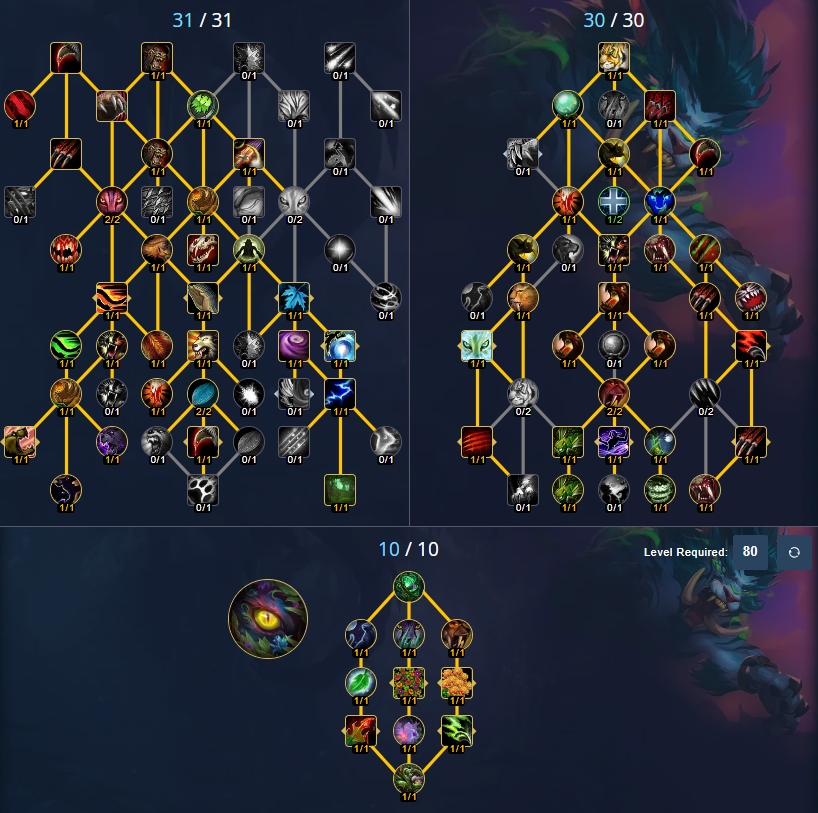Pick the purple swirl talent node

(x=294, y=344)
